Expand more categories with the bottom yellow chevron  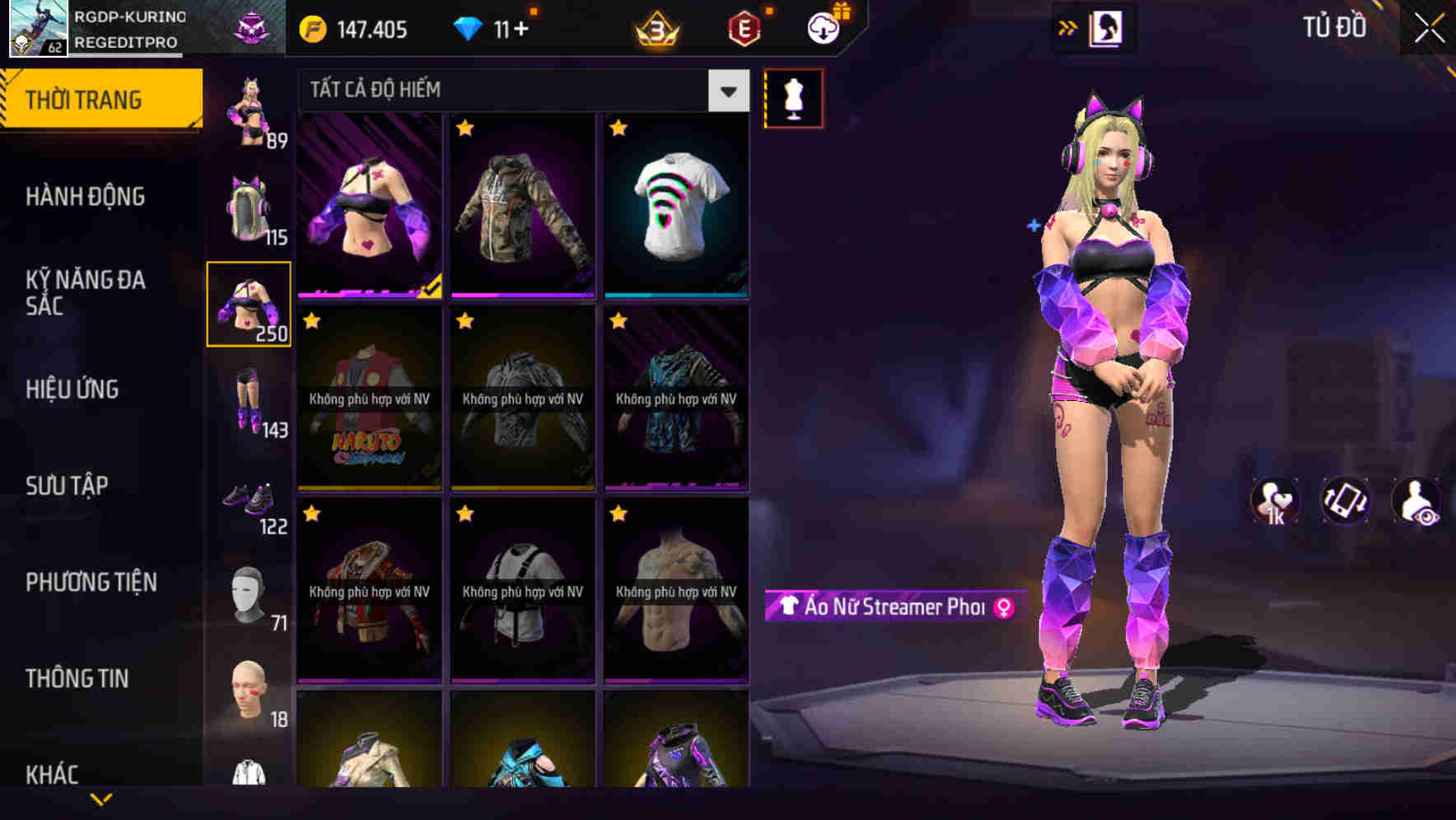[x=100, y=799]
